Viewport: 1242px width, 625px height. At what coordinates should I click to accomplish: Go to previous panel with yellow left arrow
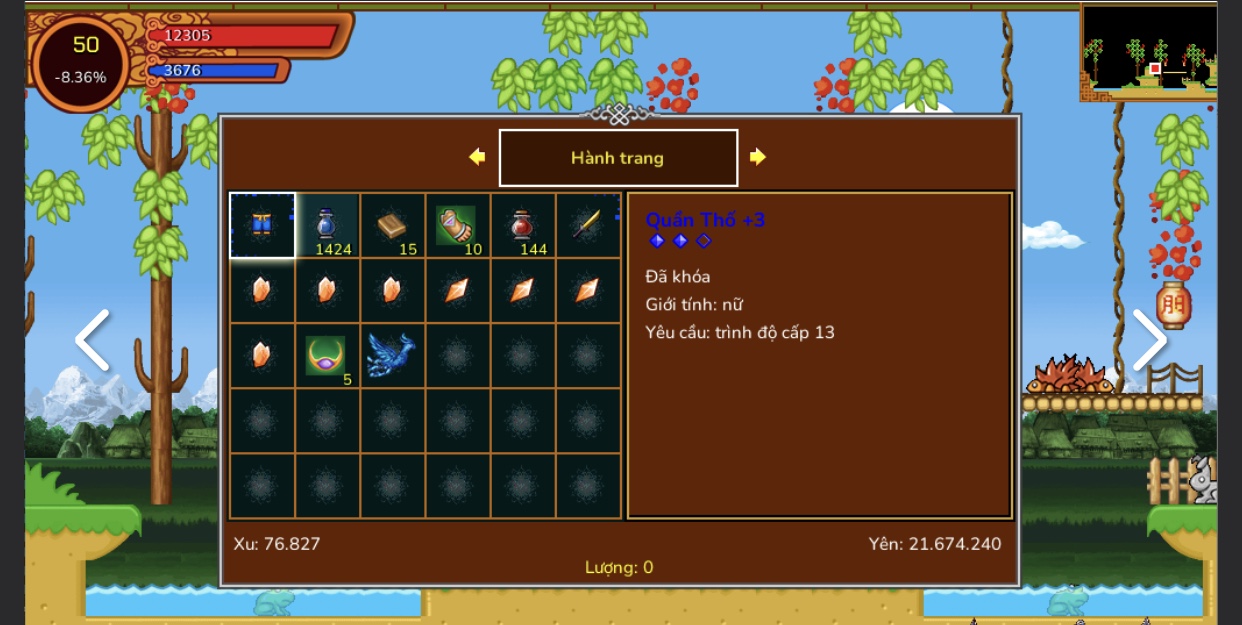point(477,157)
